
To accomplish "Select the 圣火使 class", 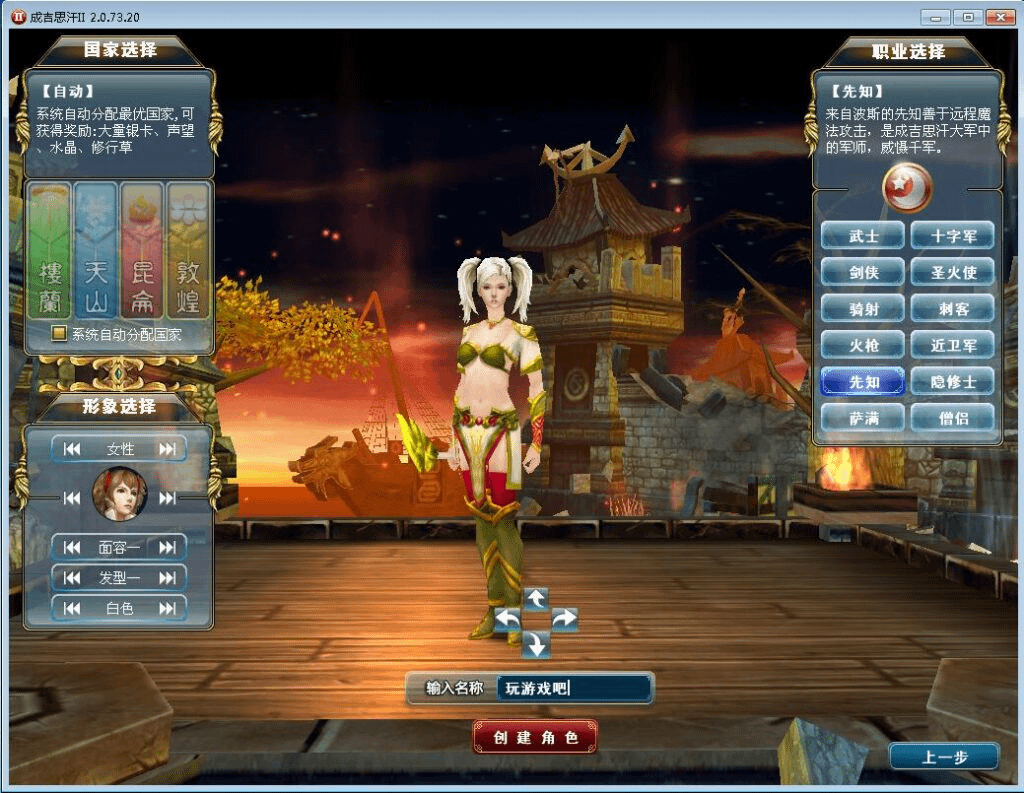I will [x=952, y=272].
